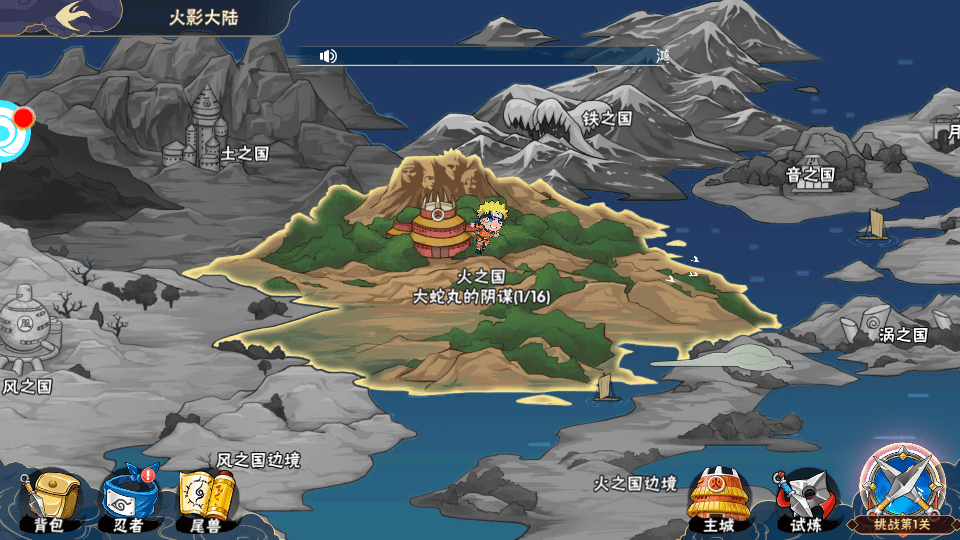960x540 pixels.
Task: Open the 背包 backpack
Action: pos(48,499)
